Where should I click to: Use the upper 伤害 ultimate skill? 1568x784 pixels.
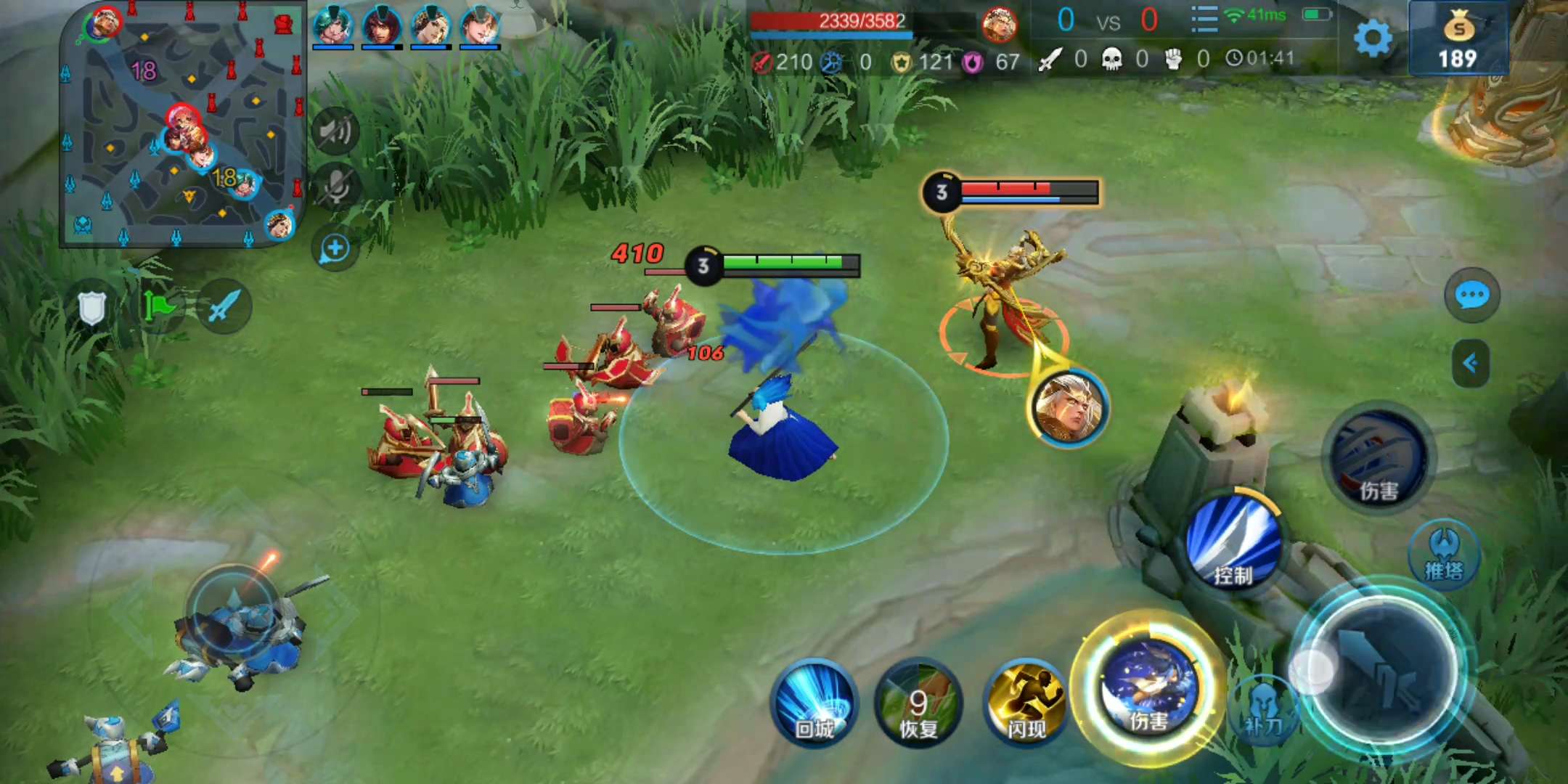click(1377, 459)
